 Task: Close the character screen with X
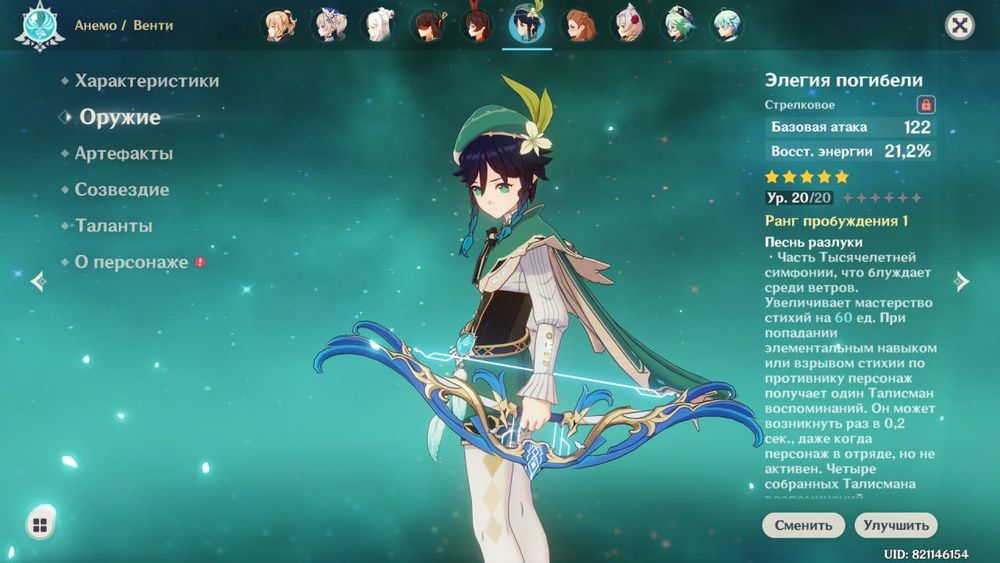pyautogui.click(x=960, y=25)
